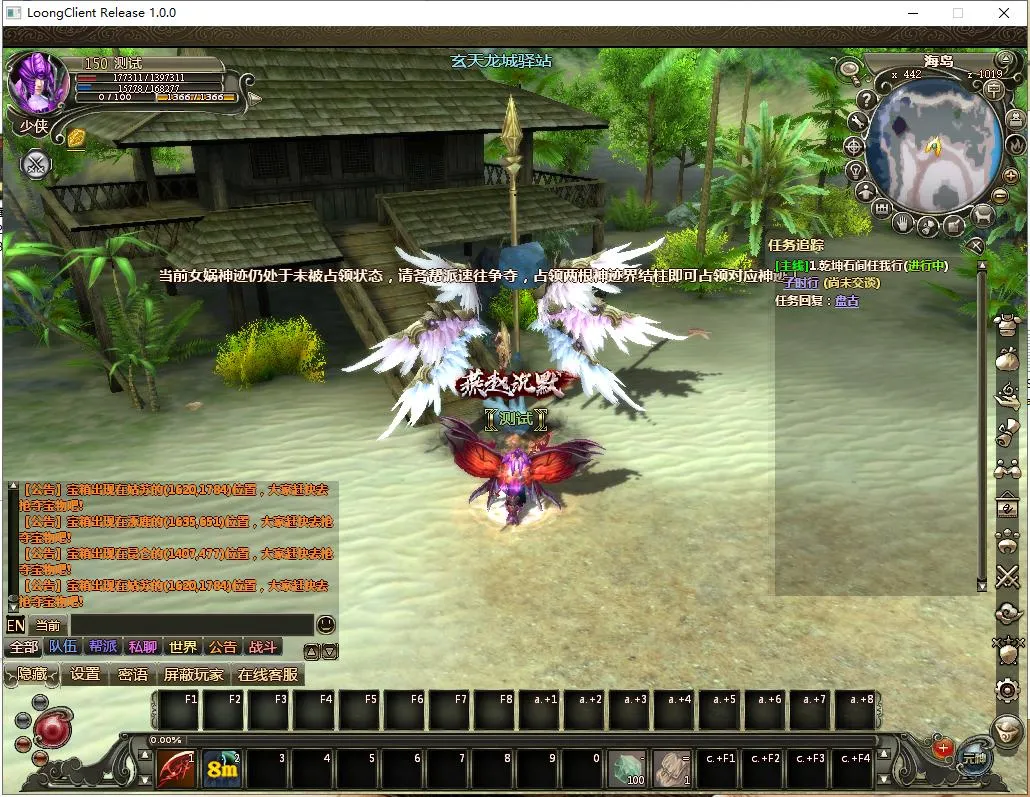Screen dimensions: 1030x797
Task: Activate the red scythe skill in slot 1
Action: pos(176,769)
